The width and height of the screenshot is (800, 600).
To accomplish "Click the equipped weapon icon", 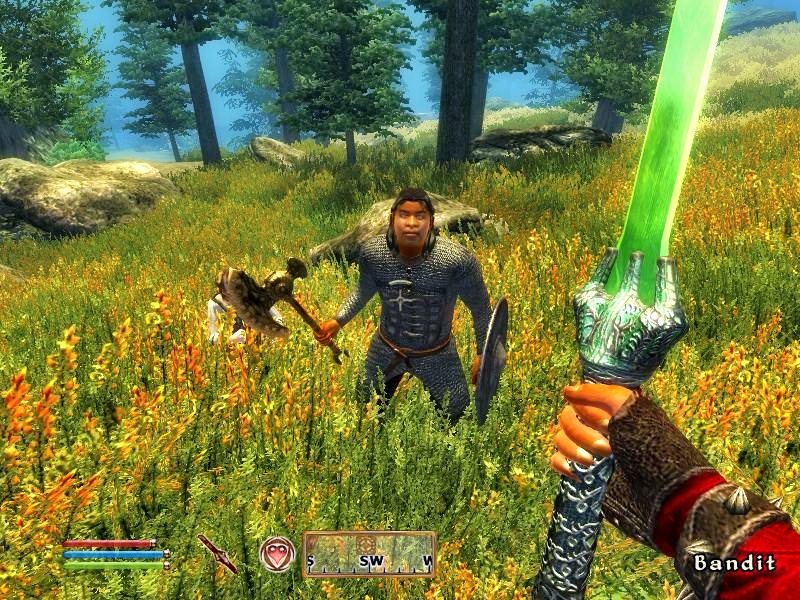I will pos(217,554).
